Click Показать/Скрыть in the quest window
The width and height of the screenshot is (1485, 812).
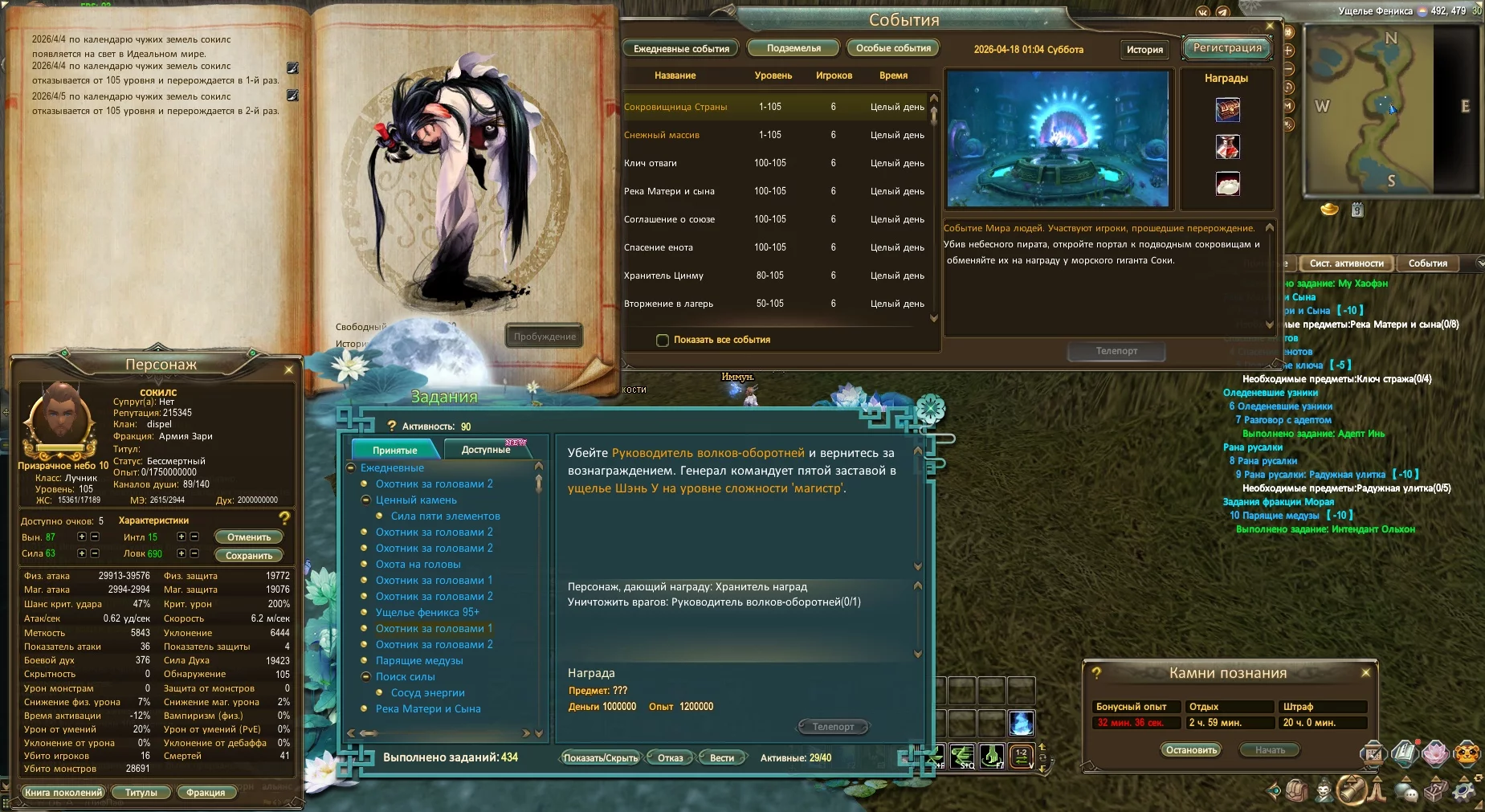point(600,757)
